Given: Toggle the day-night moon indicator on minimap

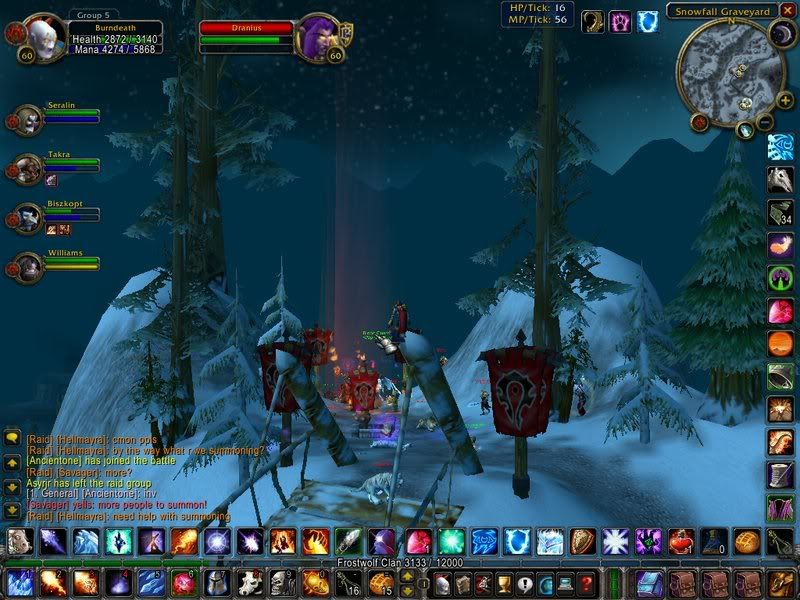Looking at the screenshot, I should pos(780,37).
